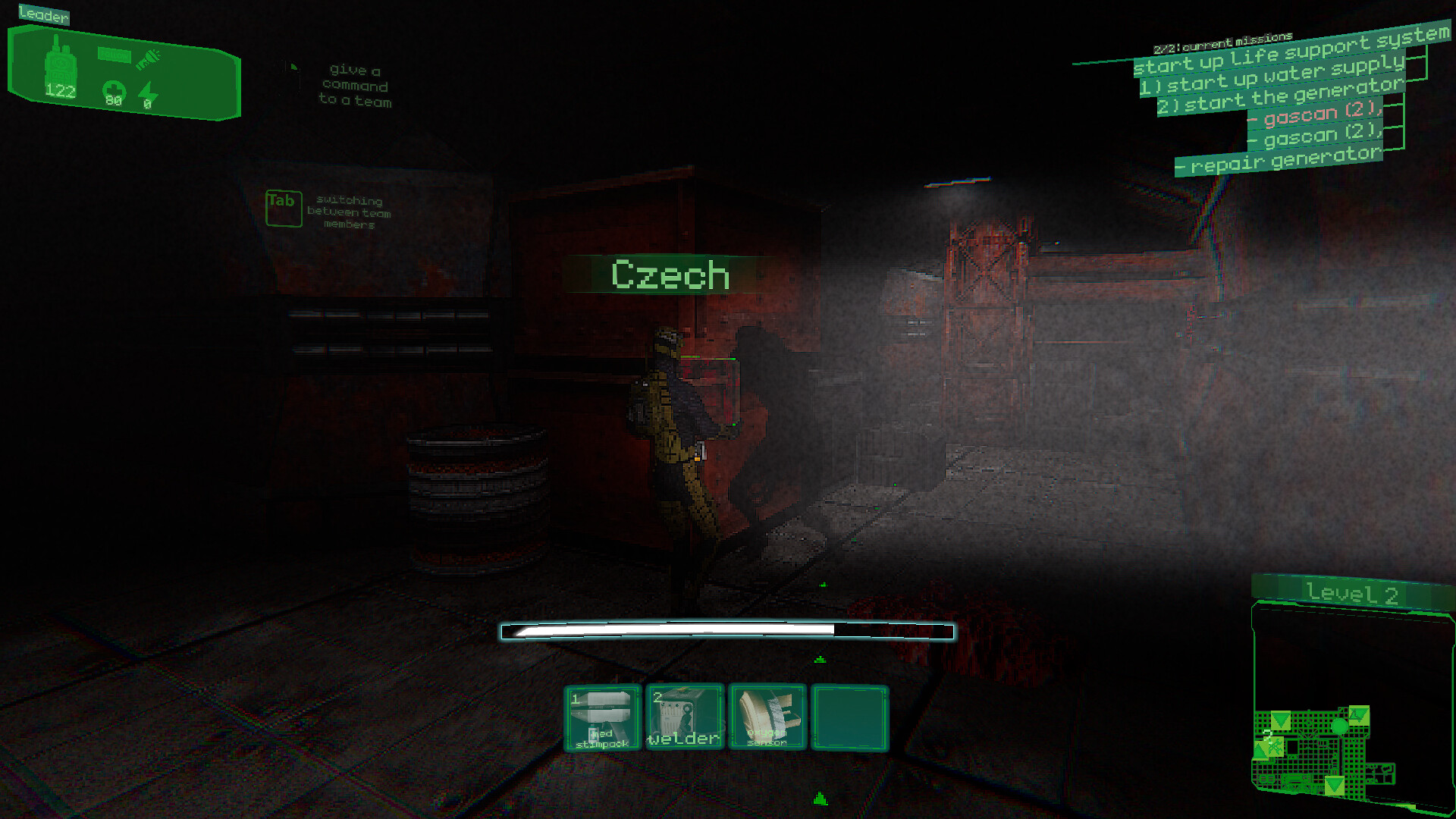Select the Leader label tab

43,13
